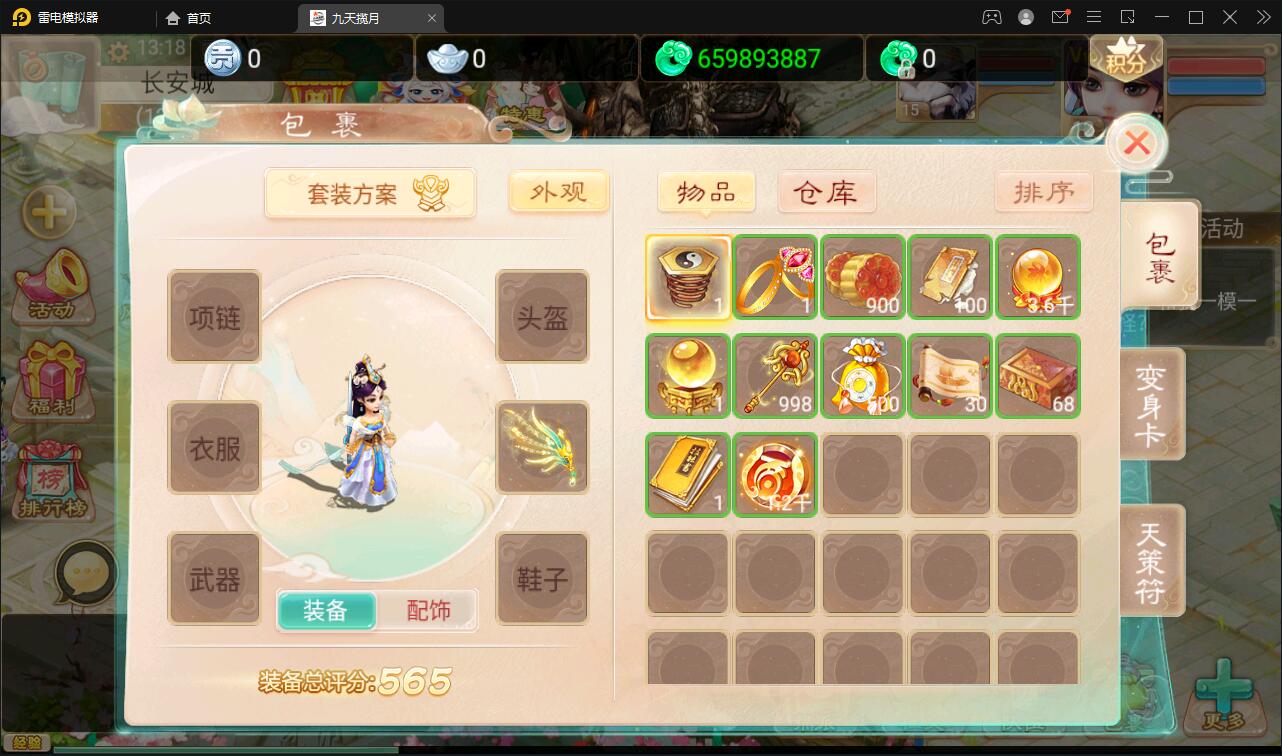Screen dimensions: 1282x756
Task: Open the emulator hamburger menu
Action: pos(1094,17)
